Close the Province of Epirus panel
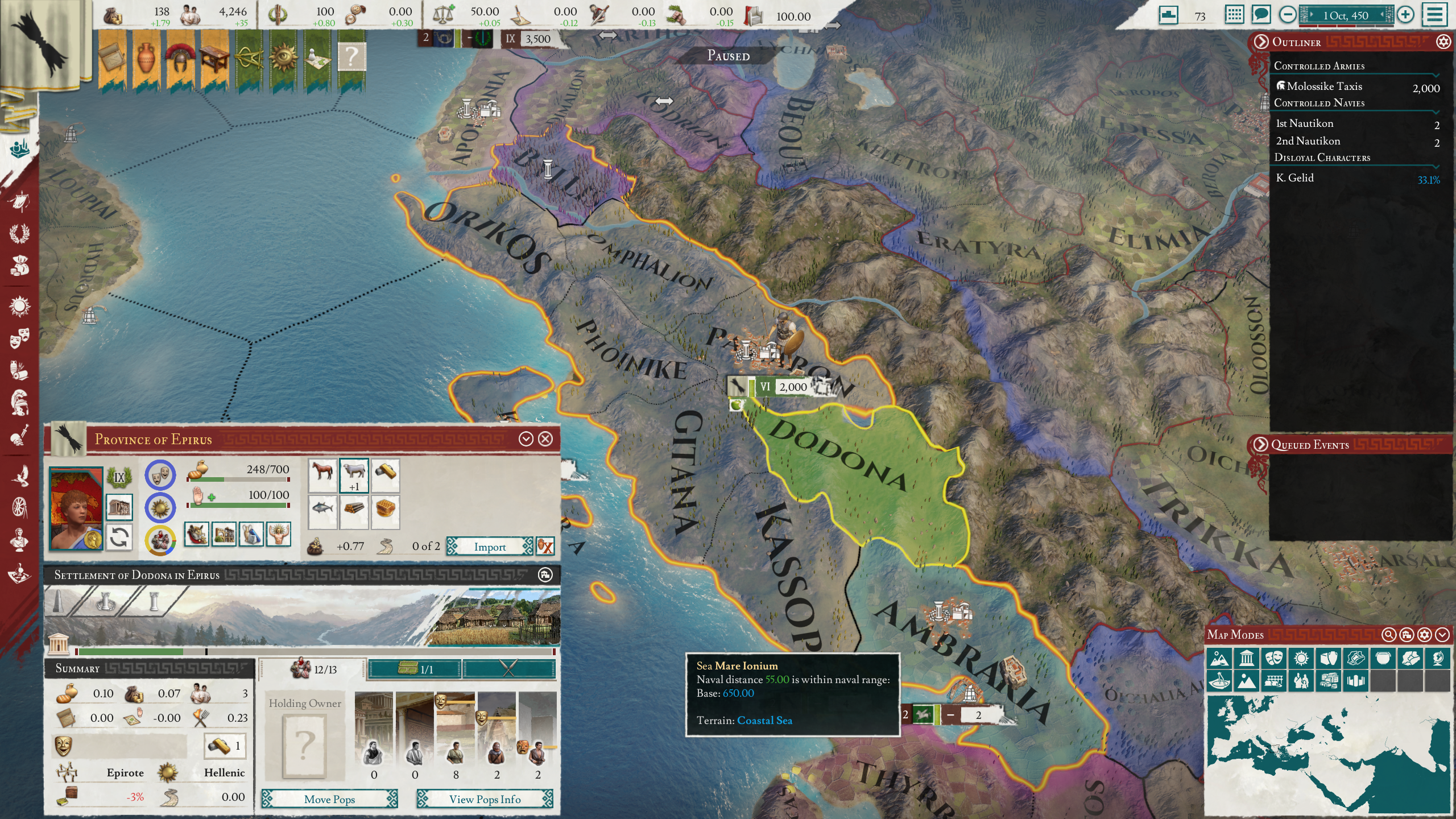Image resolution: width=1456 pixels, height=819 pixels. tap(545, 439)
